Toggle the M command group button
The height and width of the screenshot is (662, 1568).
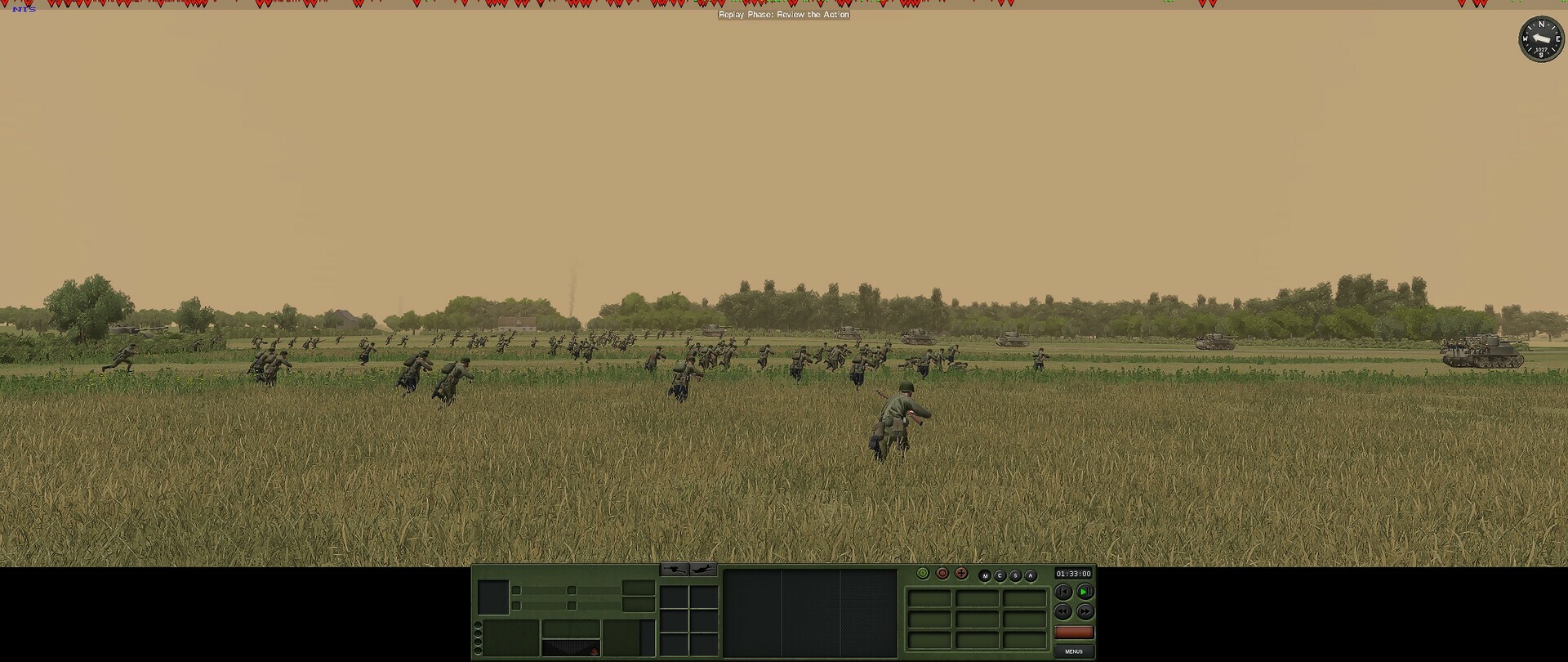(x=986, y=575)
